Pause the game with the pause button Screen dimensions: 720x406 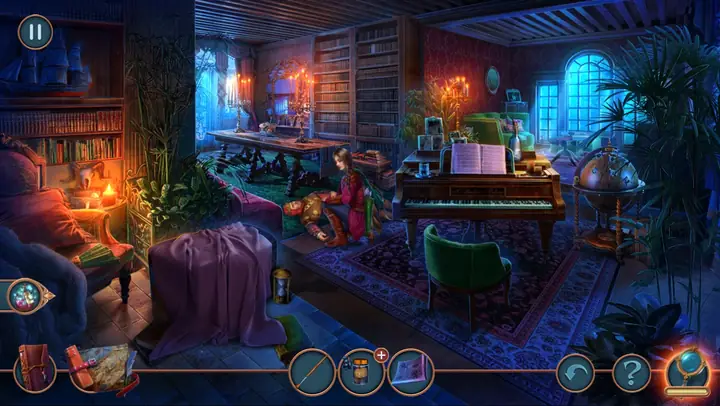pyautogui.click(x=35, y=32)
